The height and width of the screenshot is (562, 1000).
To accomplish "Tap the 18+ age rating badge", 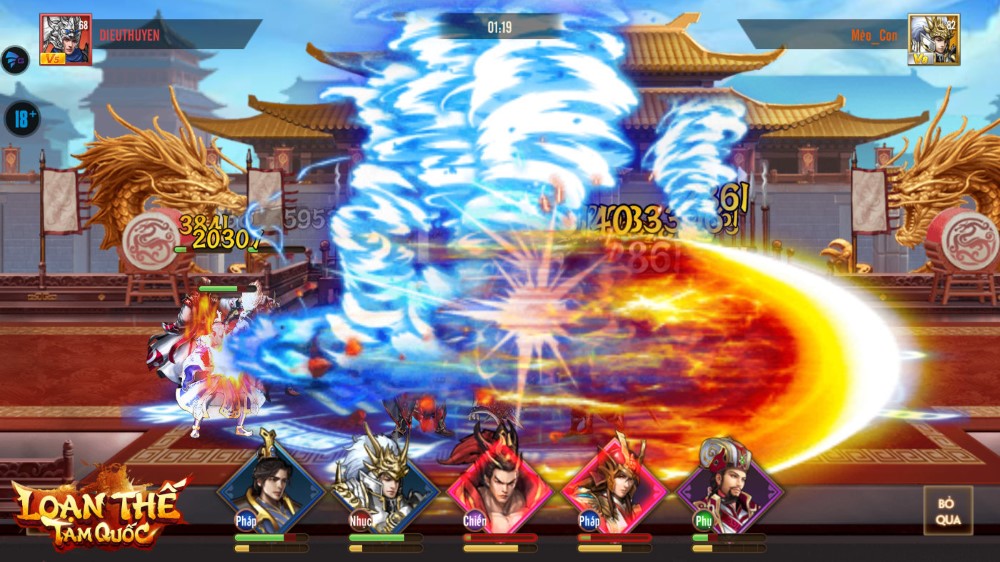I will pos(21,119).
